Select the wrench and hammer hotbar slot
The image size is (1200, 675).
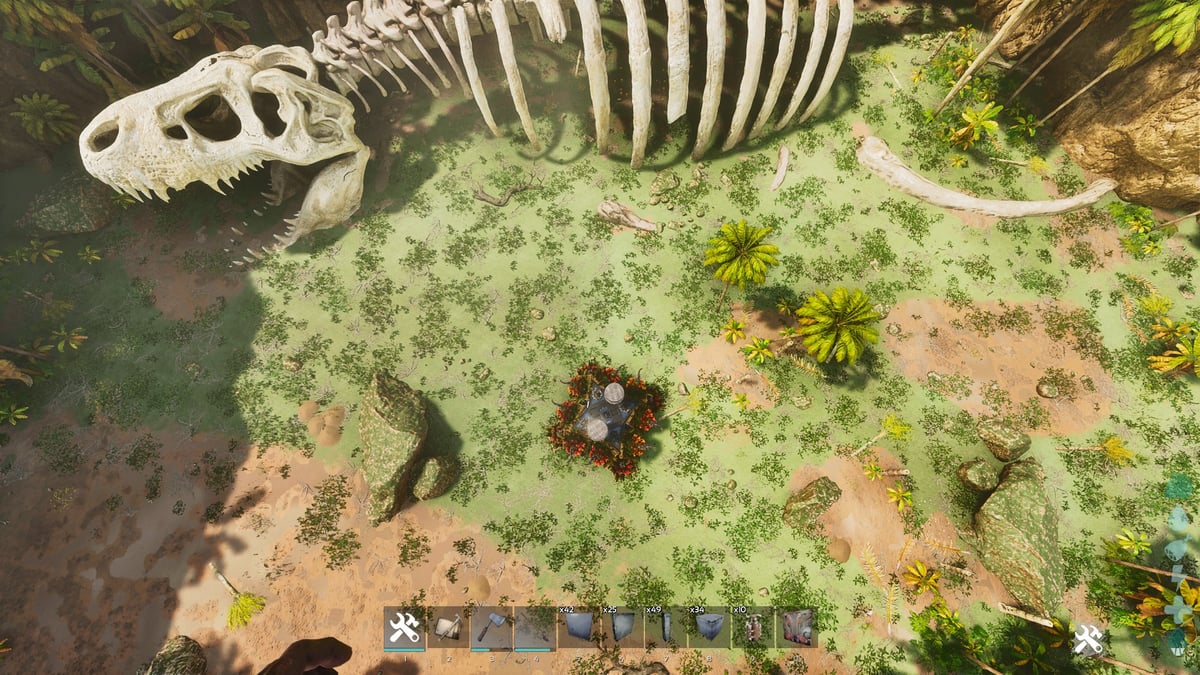point(404,628)
